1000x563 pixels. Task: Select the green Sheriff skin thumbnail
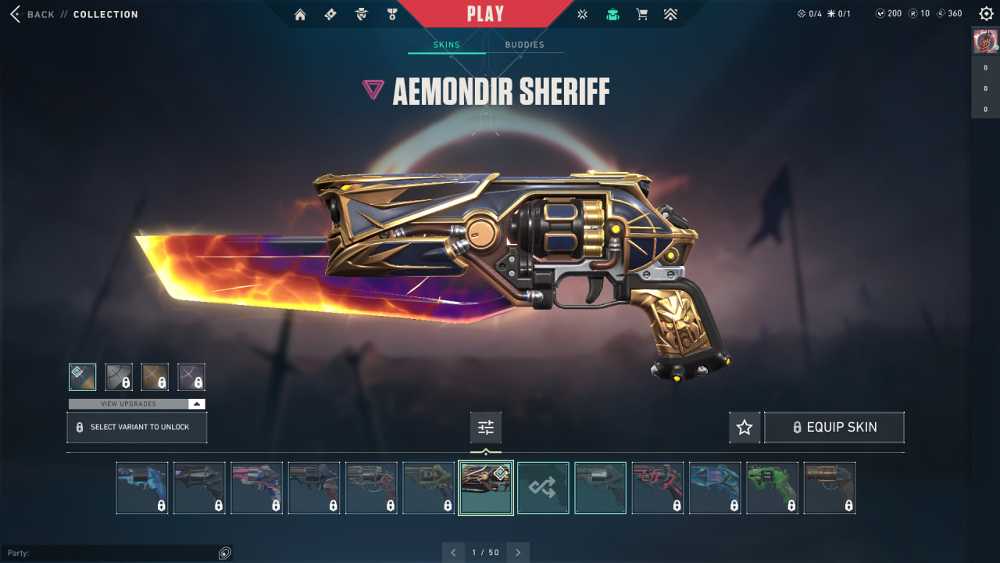point(772,488)
